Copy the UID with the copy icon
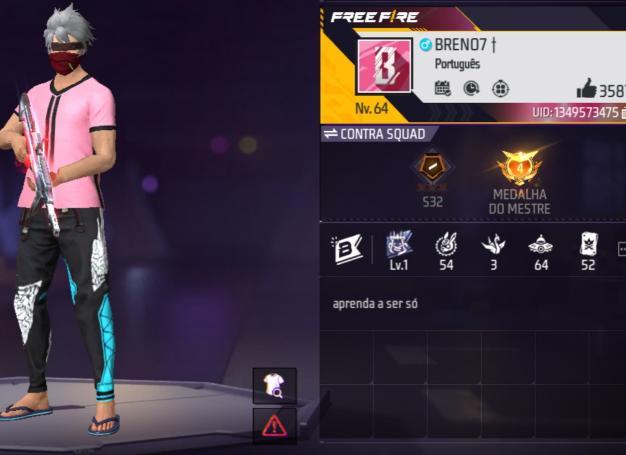Image resolution: width=626 pixels, height=455 pixels. coord(623,113)
